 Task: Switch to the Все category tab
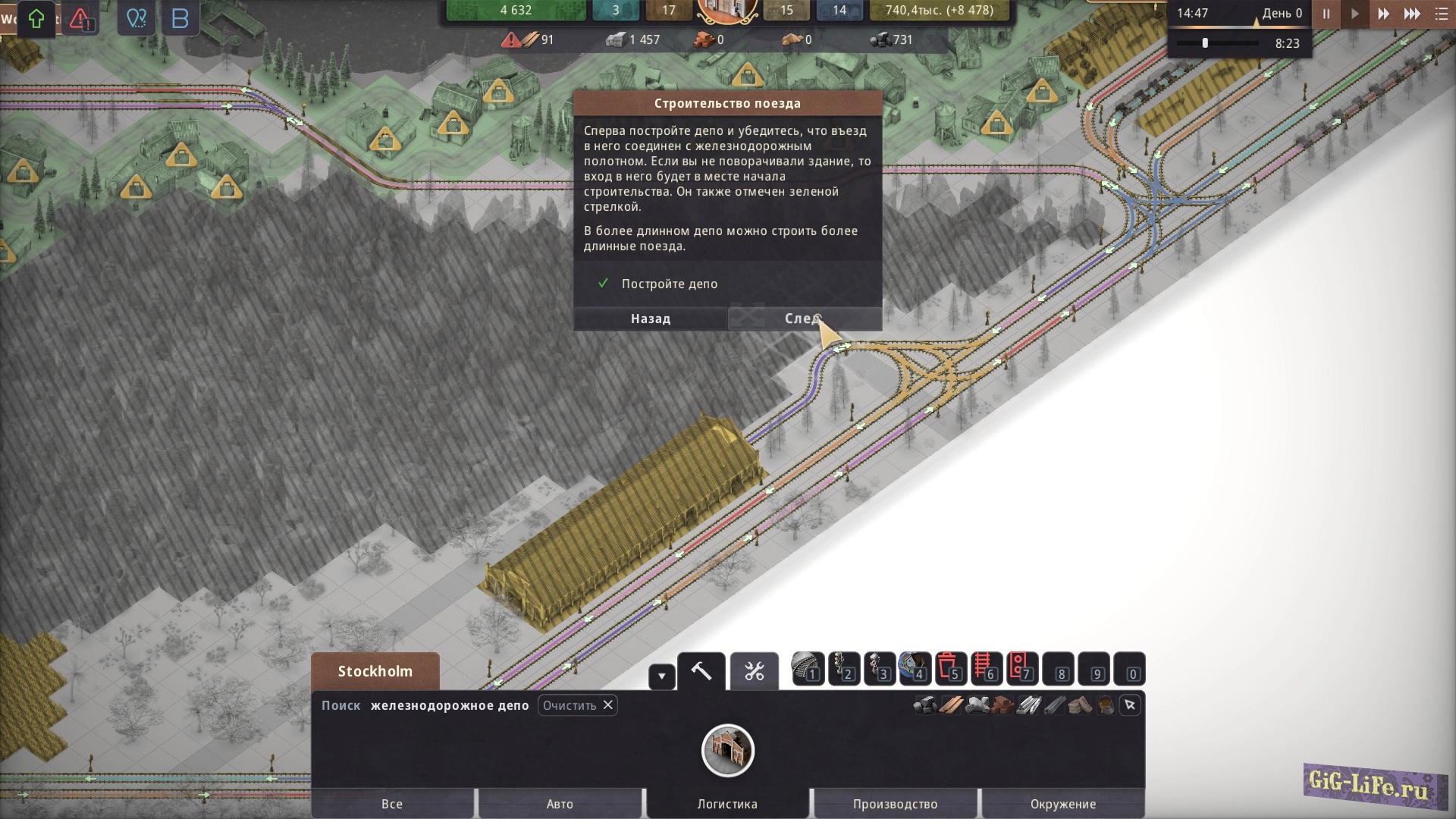pyautogui.click(x=392, y=804)
